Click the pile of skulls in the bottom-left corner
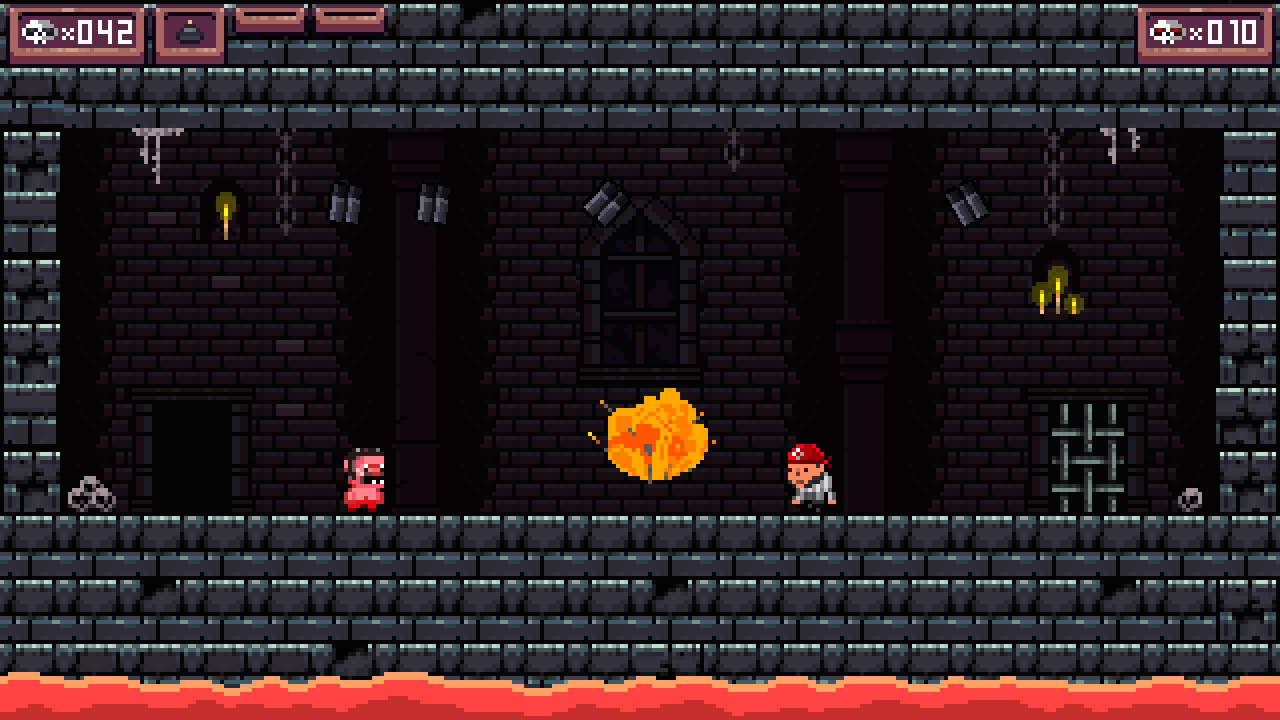1280x720 pixels. (93, 492)
